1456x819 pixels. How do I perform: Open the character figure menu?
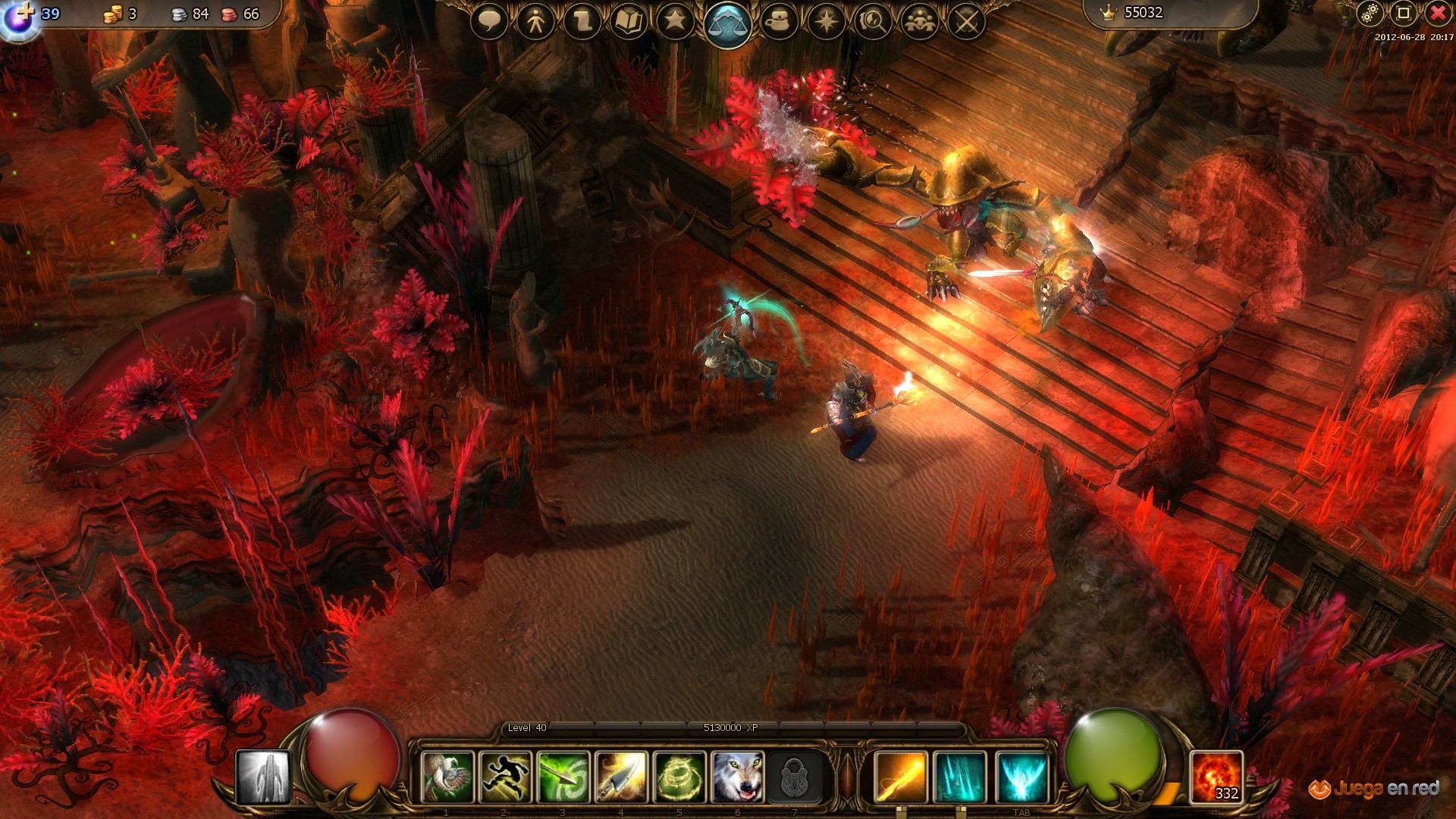(x=536, y=21)
